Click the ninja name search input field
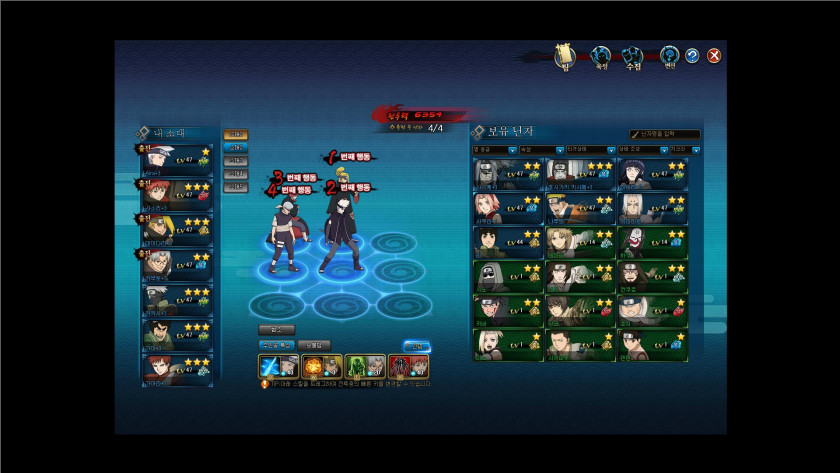Viewport: 840px width, 473px height. (665, 134)
